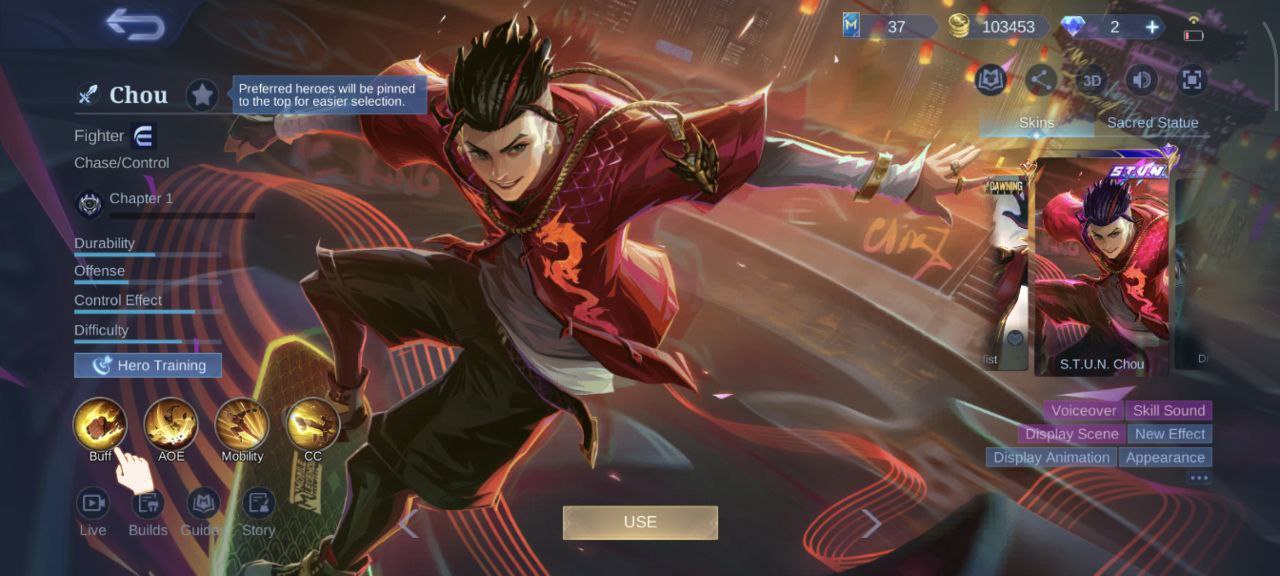Viewport: 1280px width, 576px height.
Task: Click the USE button
Action: point(640,522)
